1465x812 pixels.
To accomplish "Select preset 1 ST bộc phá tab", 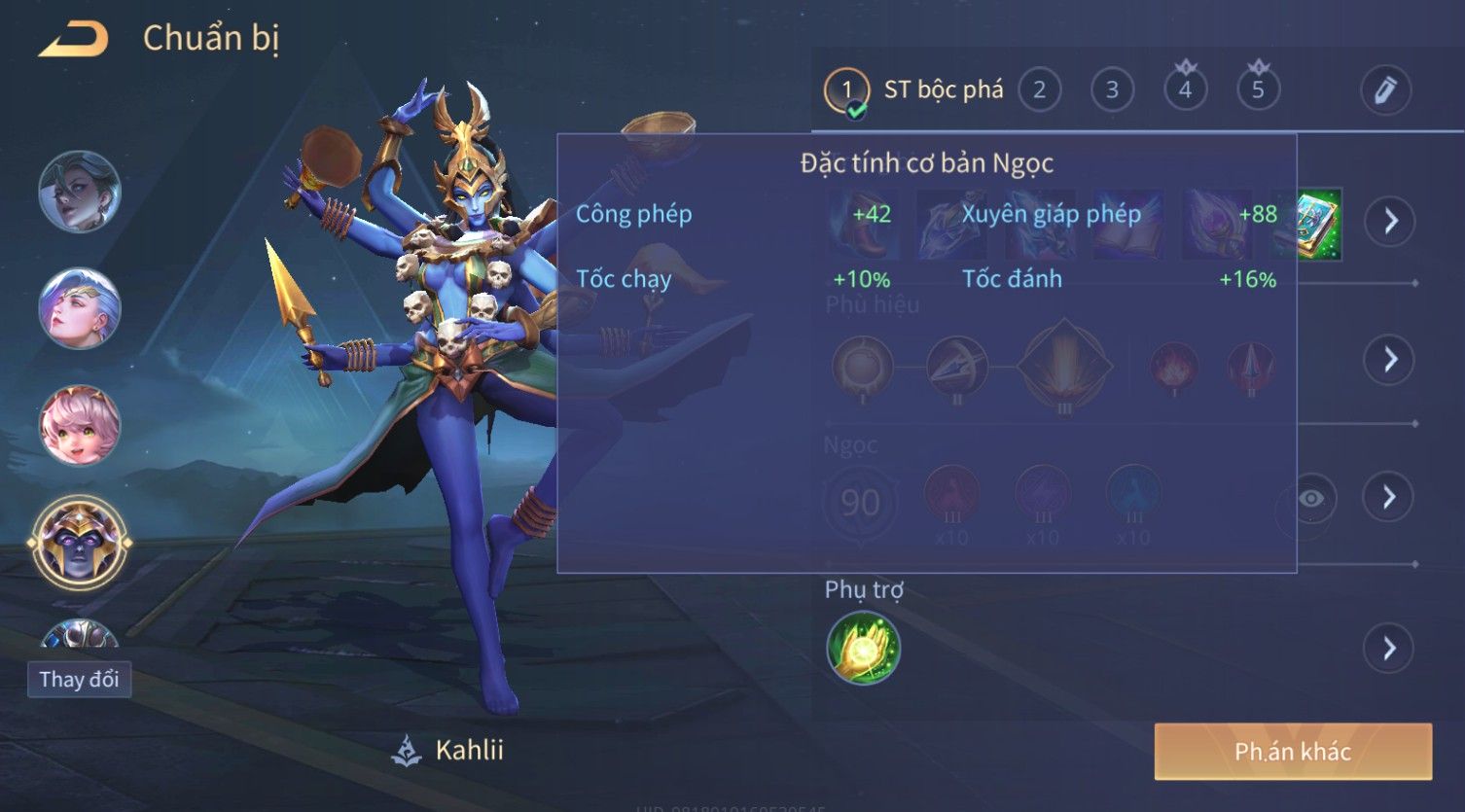I will click(914, 90).
